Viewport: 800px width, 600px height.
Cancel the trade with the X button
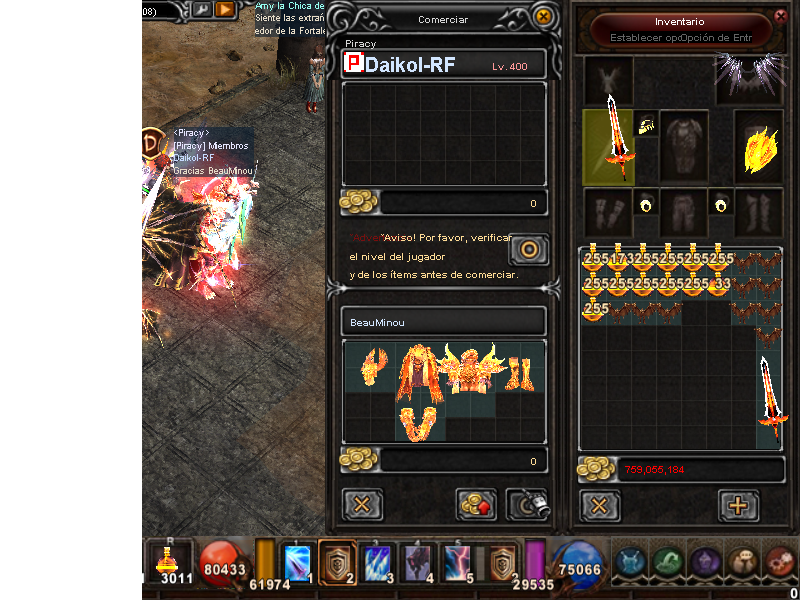click(x=362, y=504)
